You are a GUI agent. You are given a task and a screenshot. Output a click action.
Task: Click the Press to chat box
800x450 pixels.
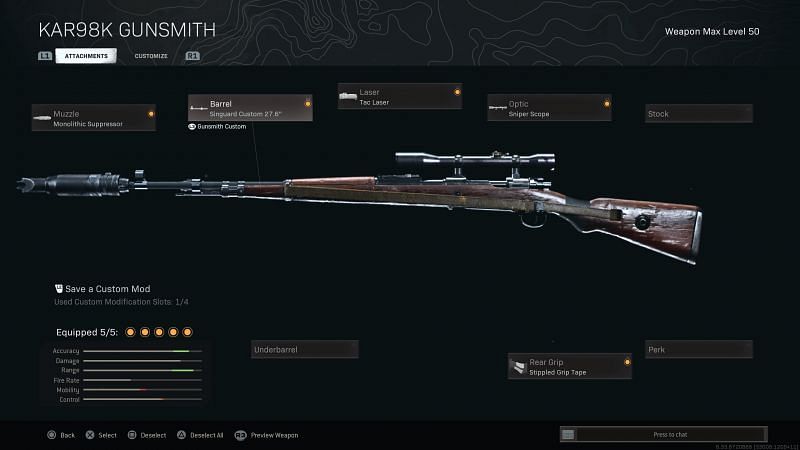click(670, 435)
